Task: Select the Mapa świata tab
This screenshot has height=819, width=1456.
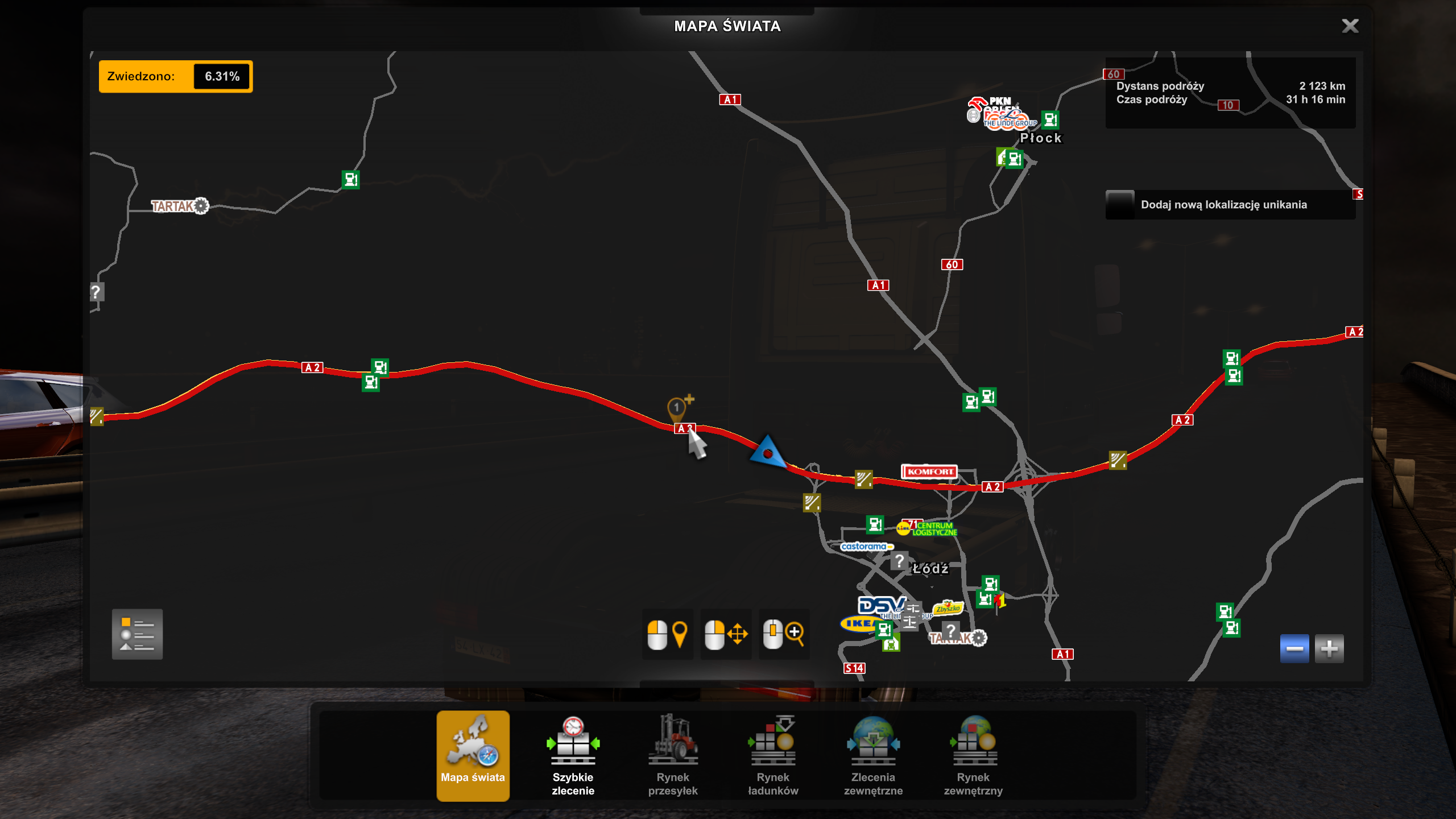Action: 473,755
